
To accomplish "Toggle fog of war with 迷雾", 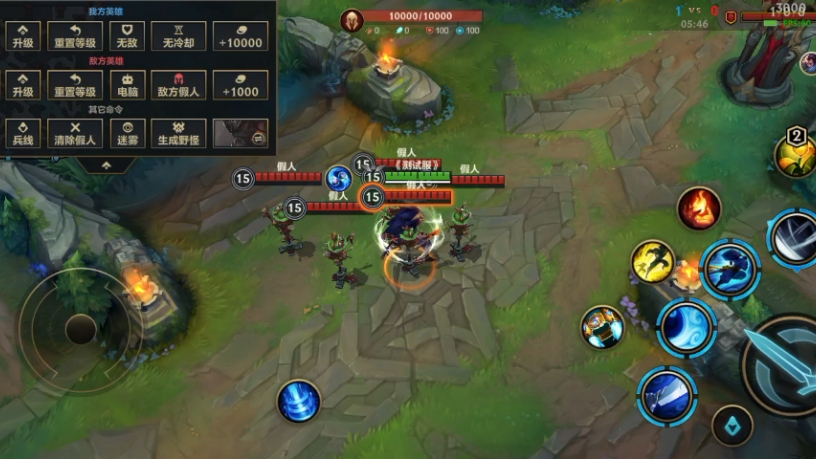I will pos(126,132).
